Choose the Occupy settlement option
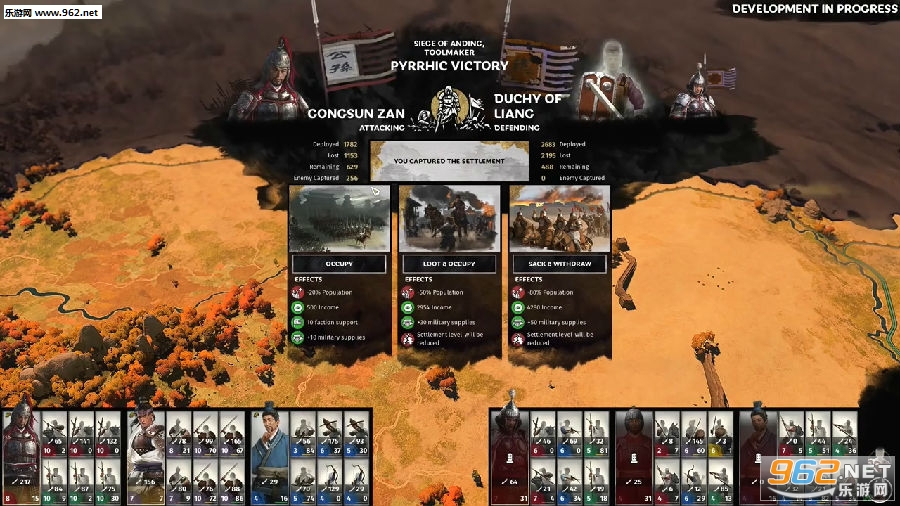Screen dimensions: 900x506 (x=339, y=264)
